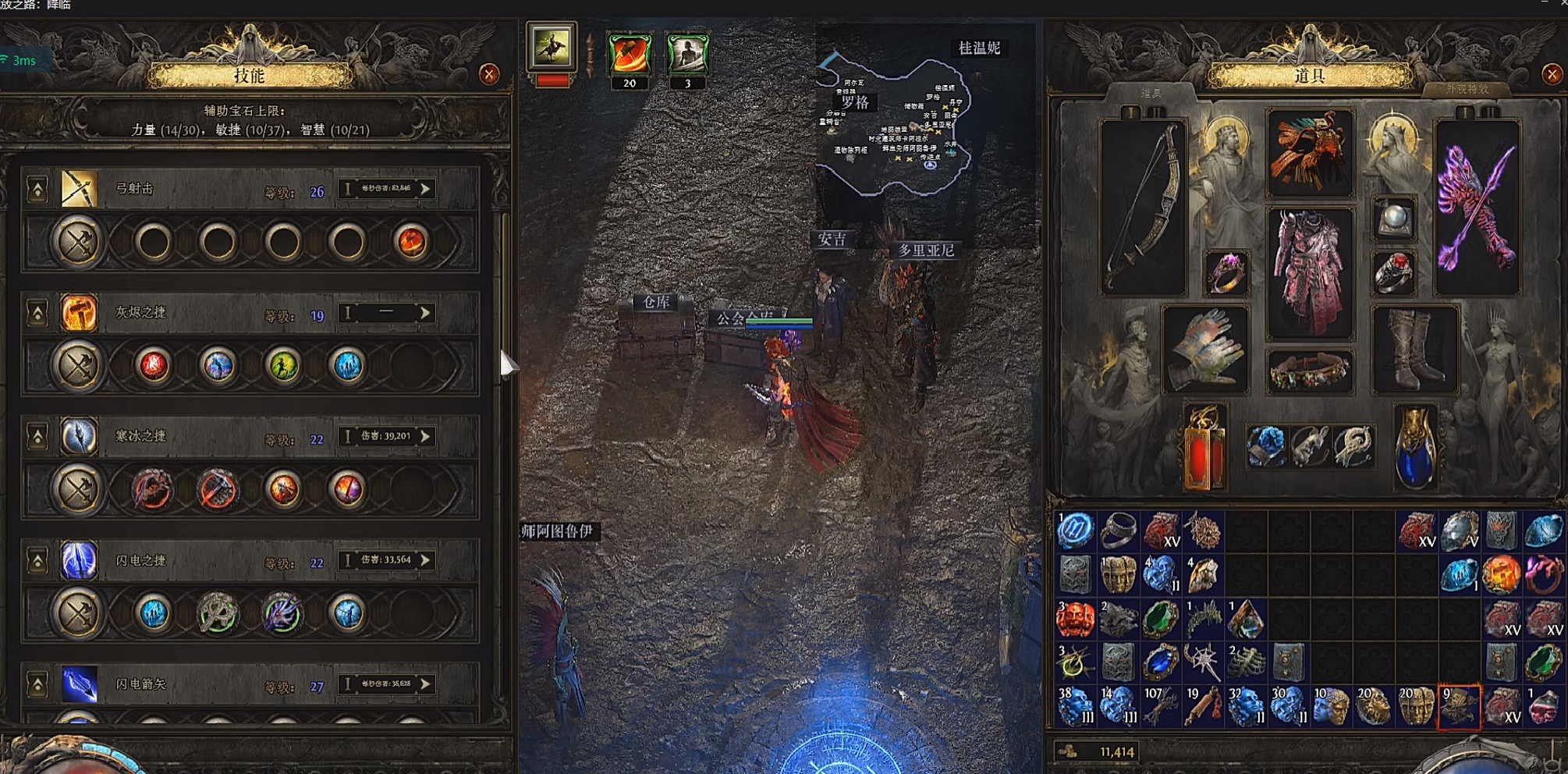Close the 道具 inventory panel
This screenshot has width=1568, height=774.
(1552, 74)
